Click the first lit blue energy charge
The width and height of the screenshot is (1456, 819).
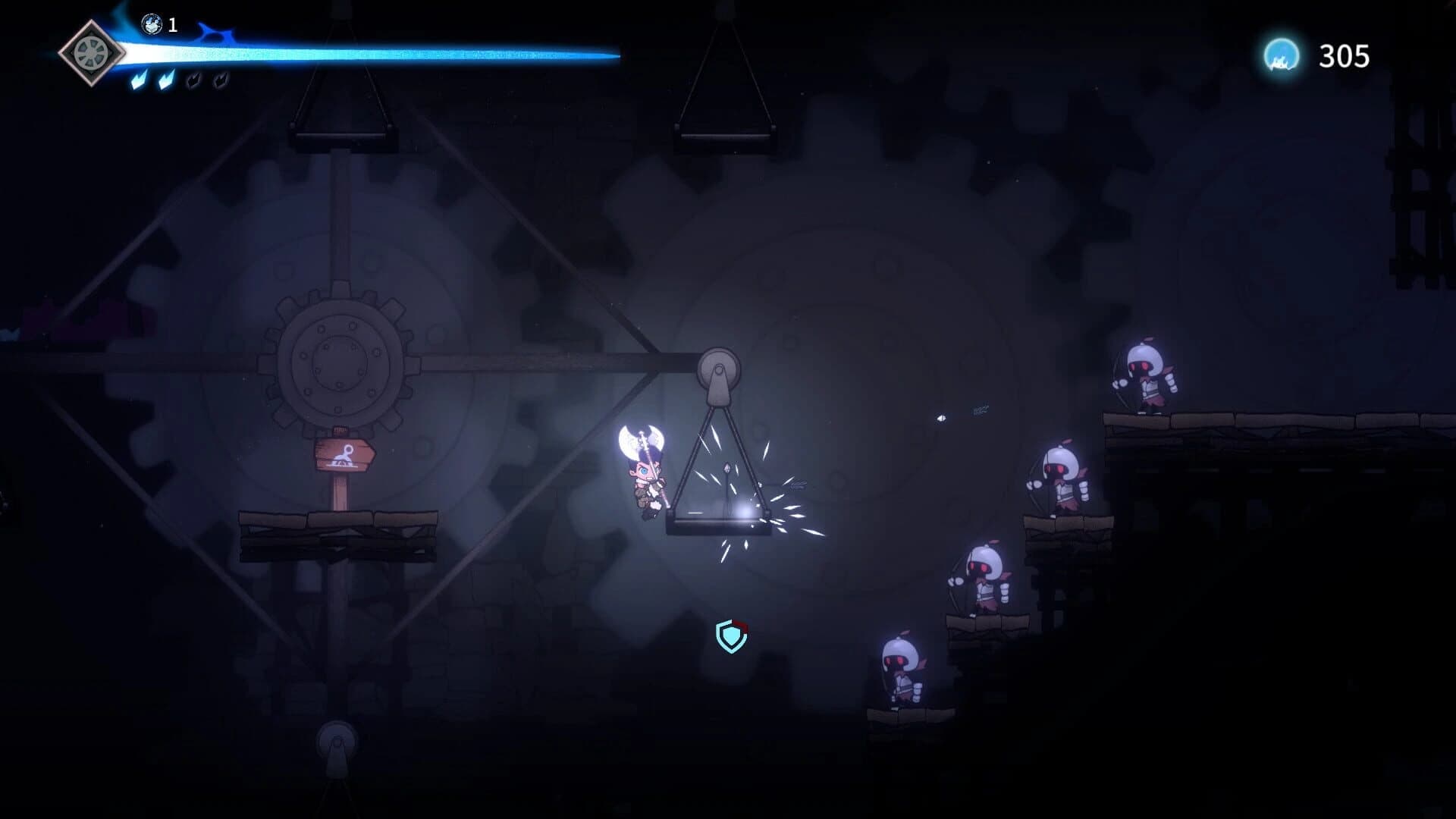click(x=140, y=82)
